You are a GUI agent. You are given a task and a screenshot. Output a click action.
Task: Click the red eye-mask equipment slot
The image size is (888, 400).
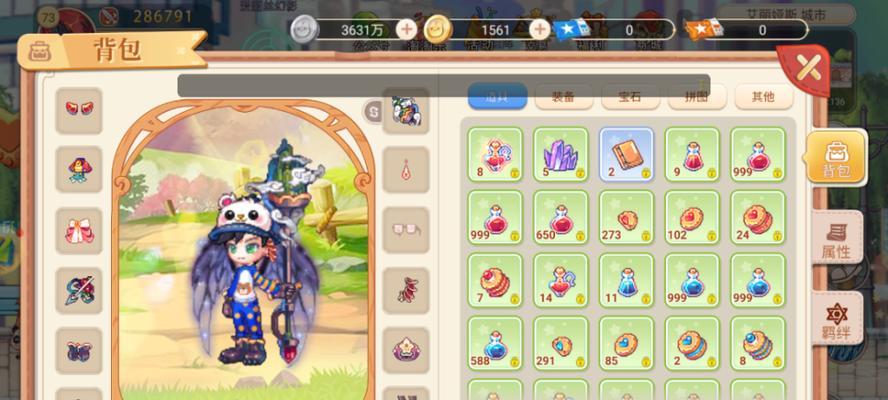pos(78,109)
